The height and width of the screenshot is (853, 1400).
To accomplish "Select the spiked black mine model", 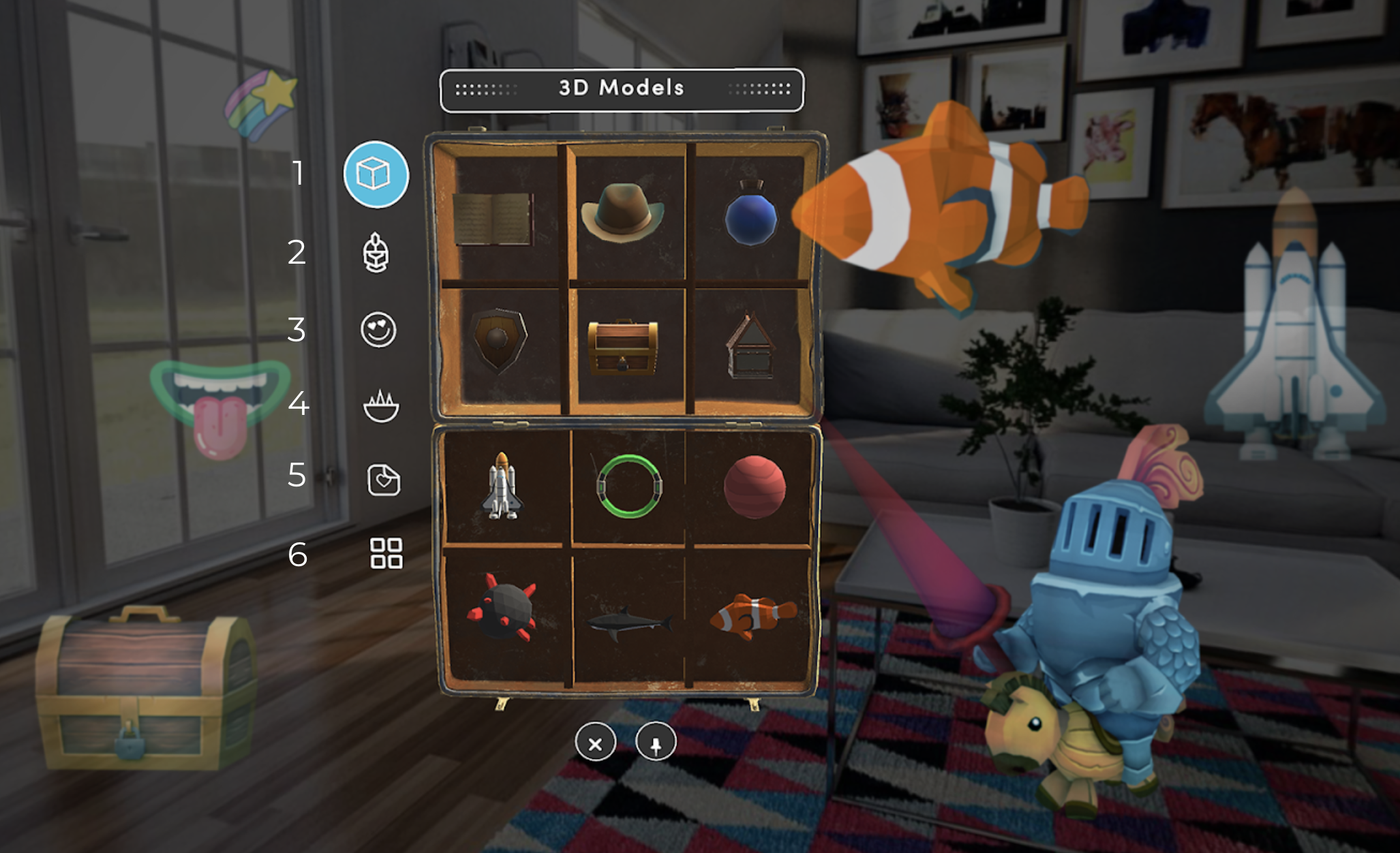I will tap(502, 607).
